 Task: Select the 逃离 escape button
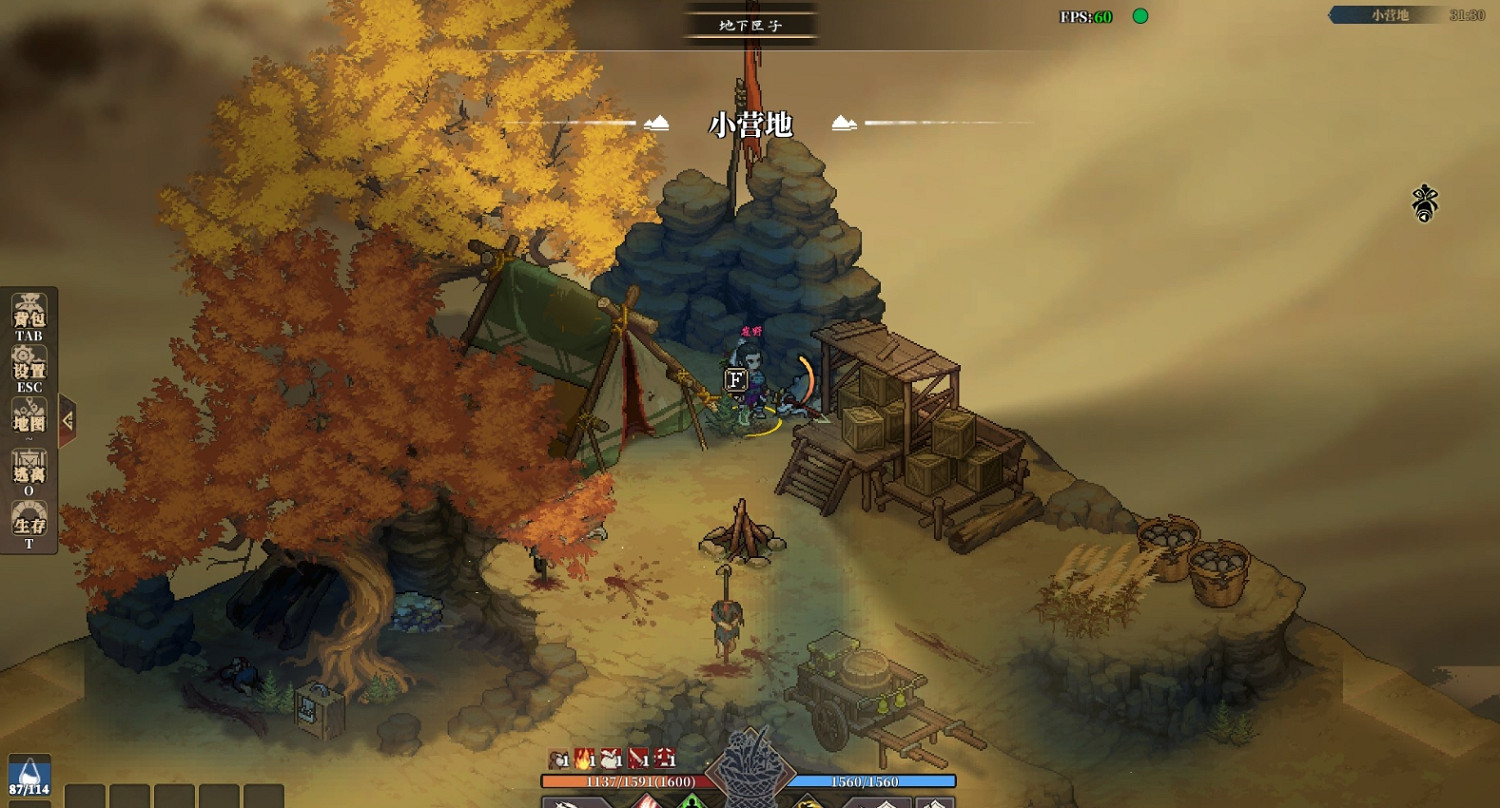(x=28, y=471)
